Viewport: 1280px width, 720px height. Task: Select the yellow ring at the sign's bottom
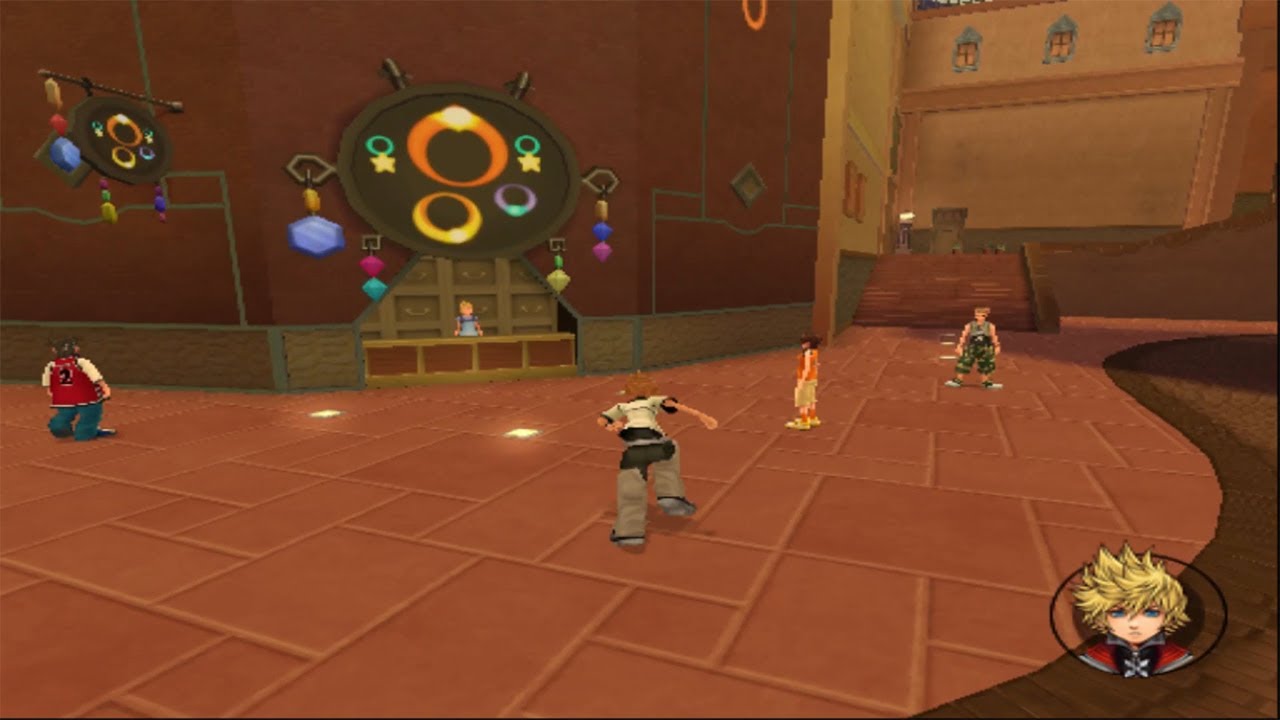tap(450, 213)
